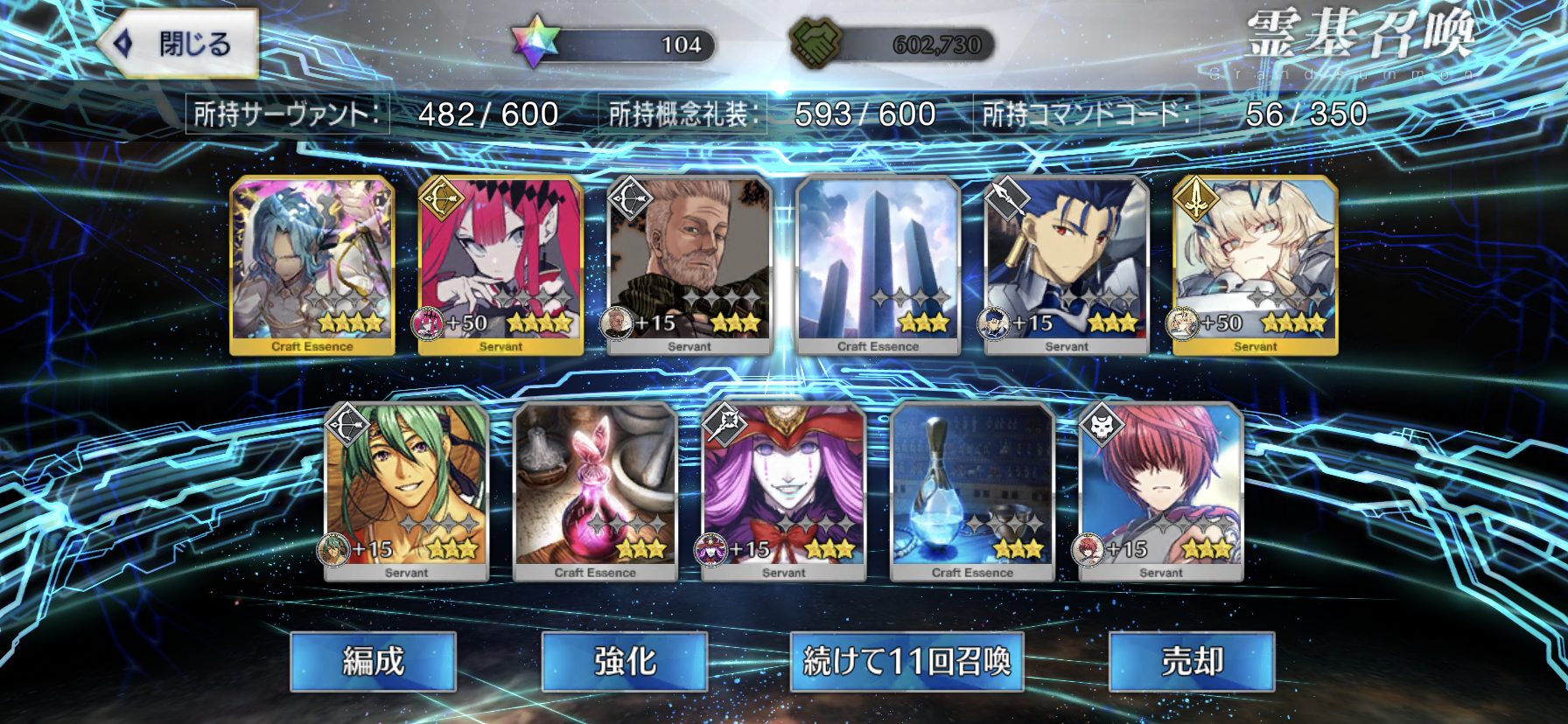Summon again with 続けて11回召喚
Image resolution: width=1568 pixels, height=724 pixels.
906,661
